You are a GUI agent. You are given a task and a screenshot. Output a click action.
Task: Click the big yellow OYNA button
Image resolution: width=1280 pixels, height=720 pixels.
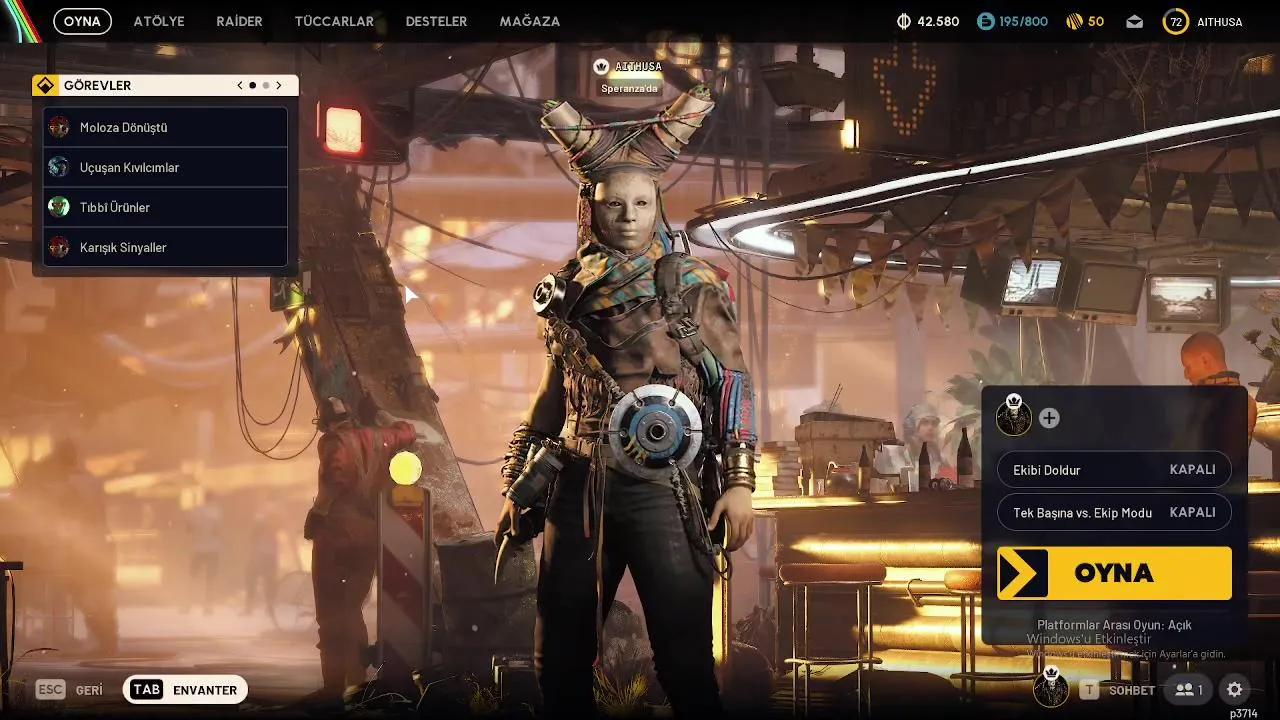(x=1114, y=573)
